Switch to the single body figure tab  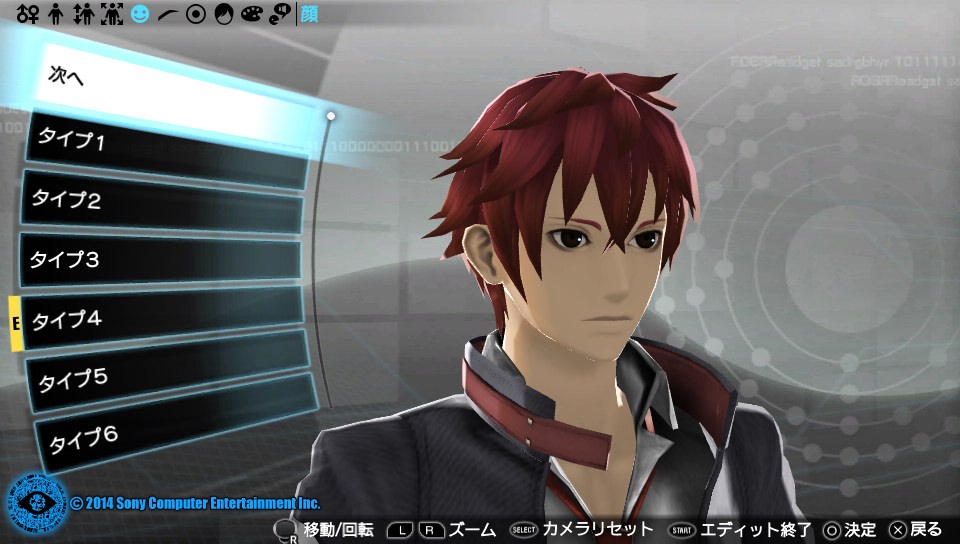56,15
